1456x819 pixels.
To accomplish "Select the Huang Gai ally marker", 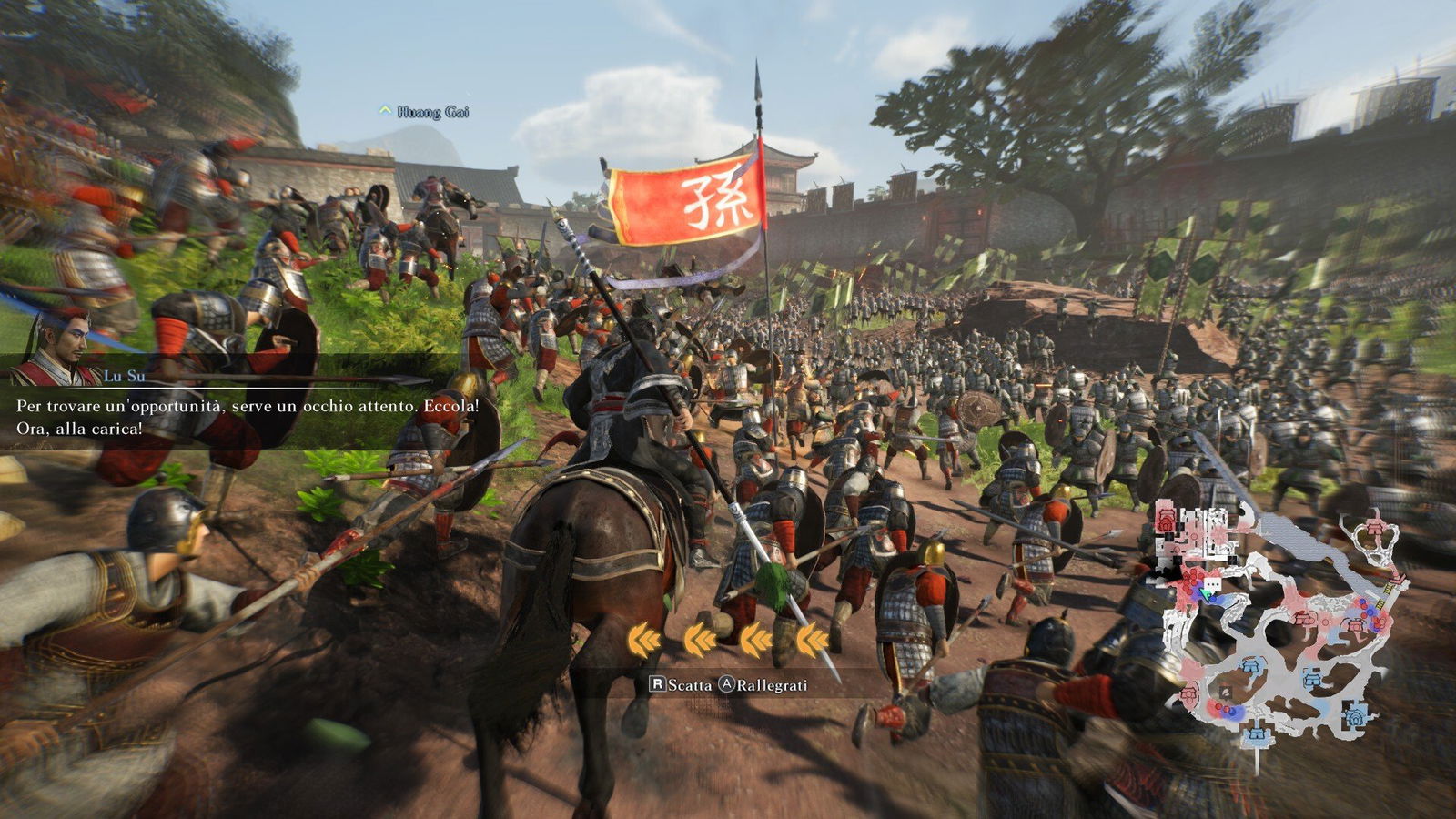I will 424,112.
